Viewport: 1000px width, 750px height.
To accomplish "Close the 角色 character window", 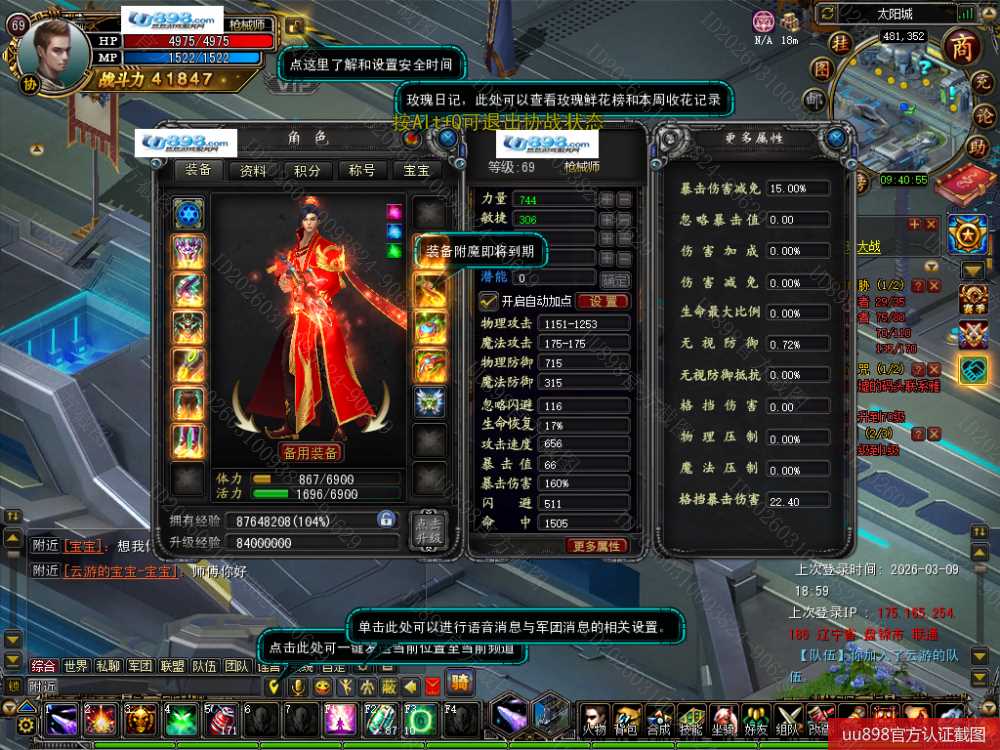I will tap(447, 137).
